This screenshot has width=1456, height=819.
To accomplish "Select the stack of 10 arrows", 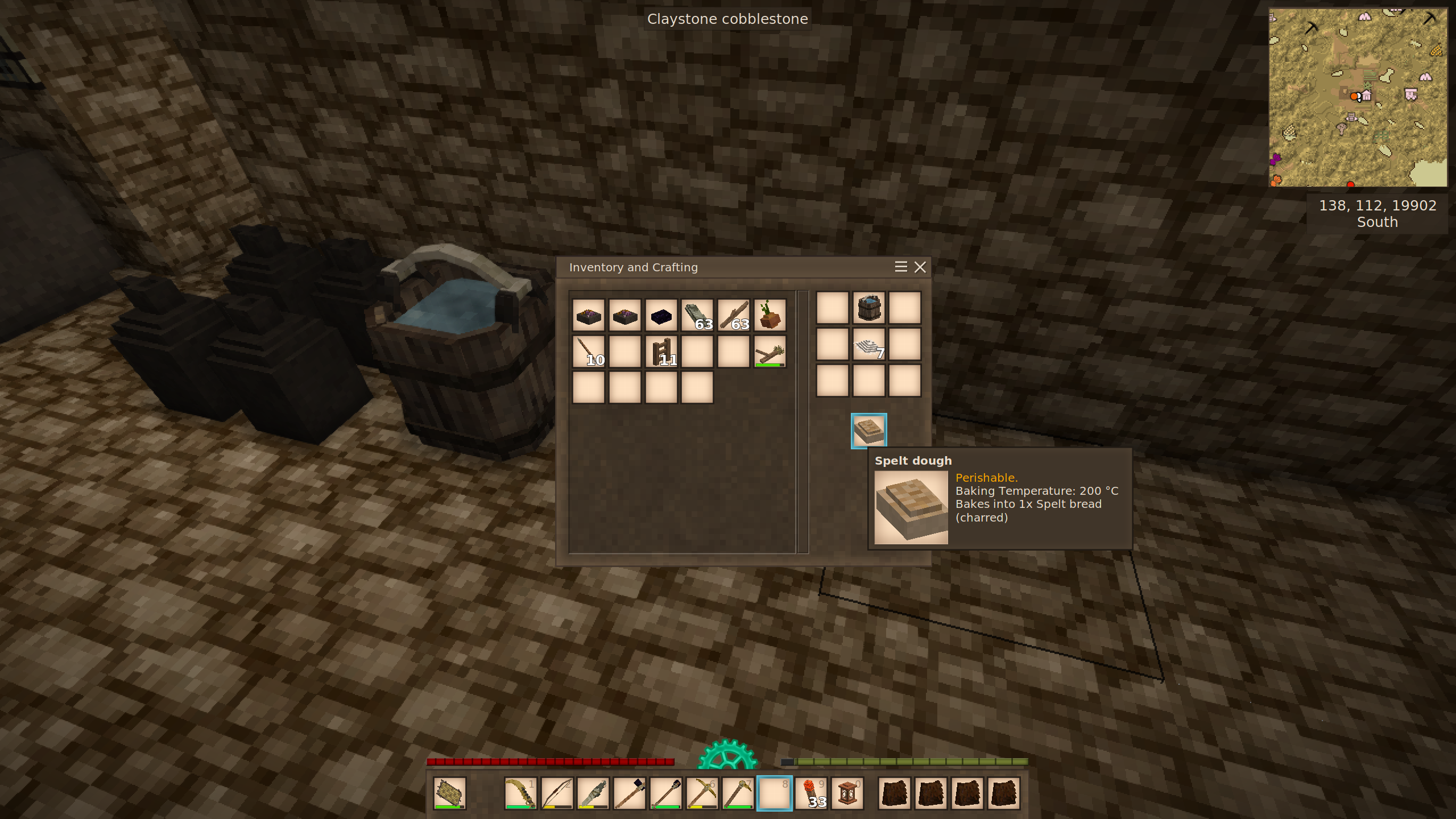I will pos(589,351).
